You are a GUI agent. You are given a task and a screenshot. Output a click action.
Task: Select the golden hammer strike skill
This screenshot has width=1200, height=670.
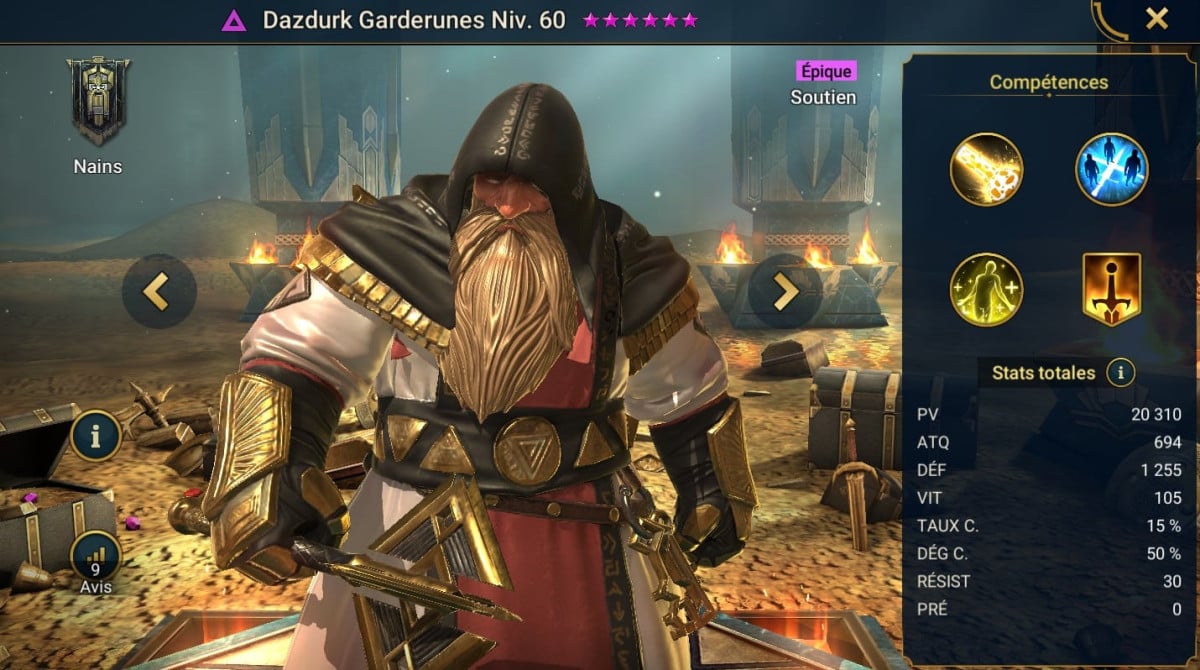pos(986,168)
